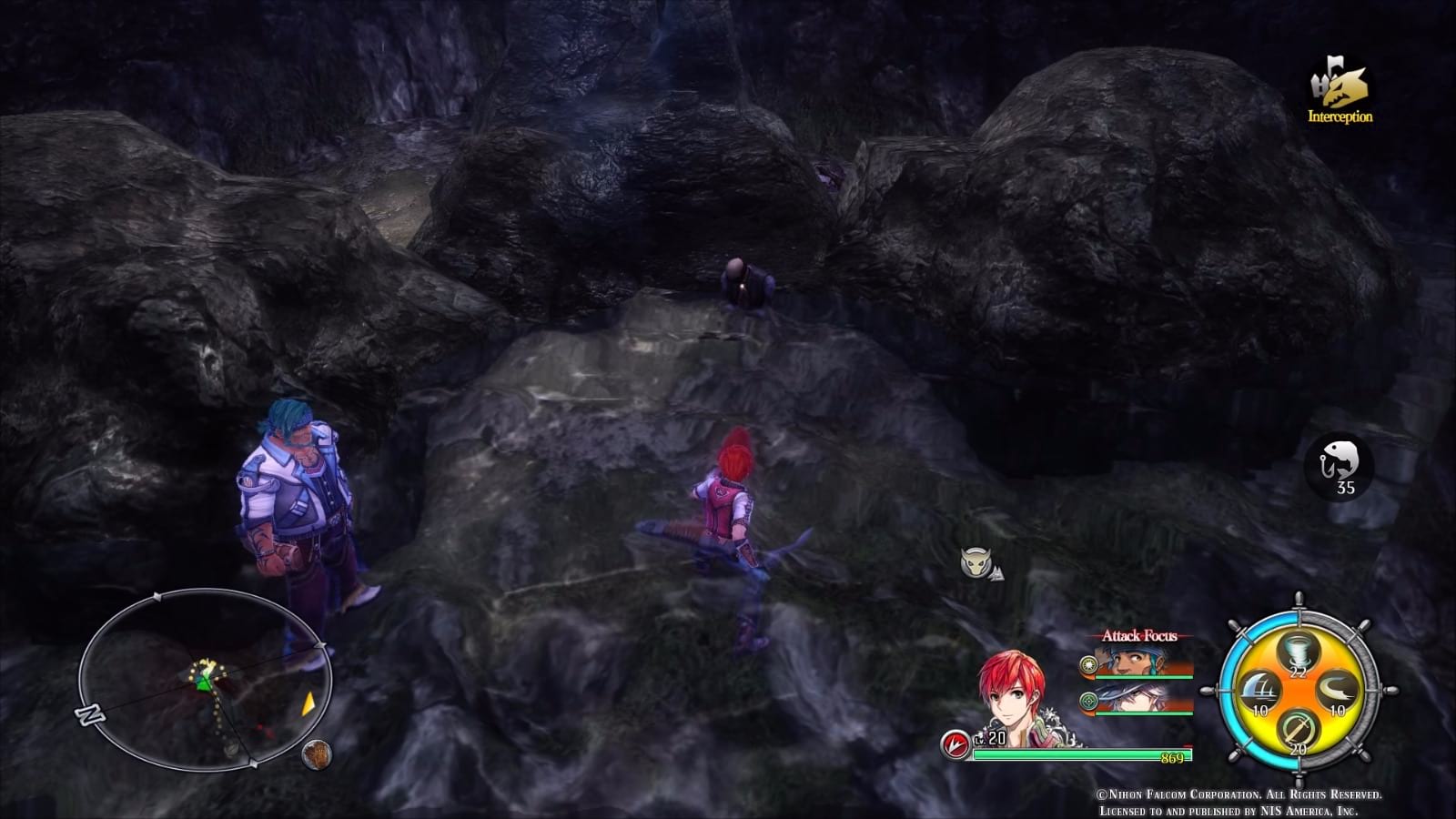
Task: Click the wind current icon showing 10
Action: (1336, 691)
